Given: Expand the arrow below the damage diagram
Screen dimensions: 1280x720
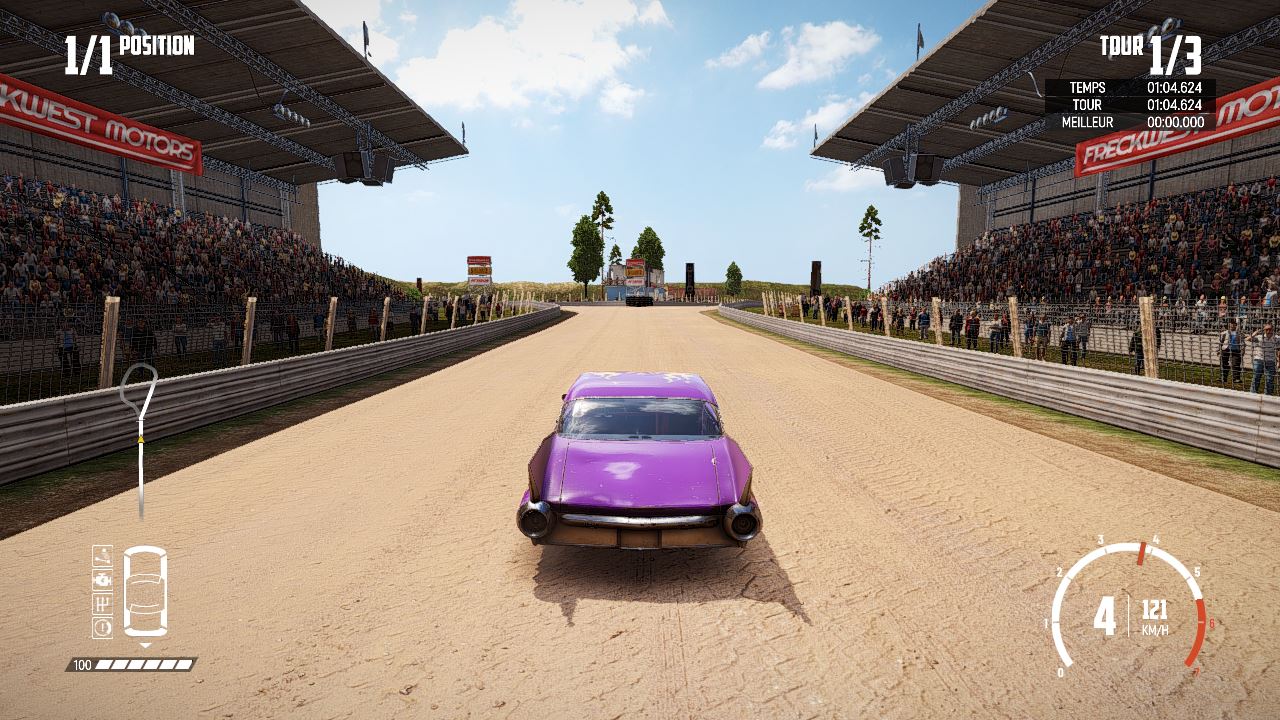Looking at the screenshot, I should click(x=145, y=645).
